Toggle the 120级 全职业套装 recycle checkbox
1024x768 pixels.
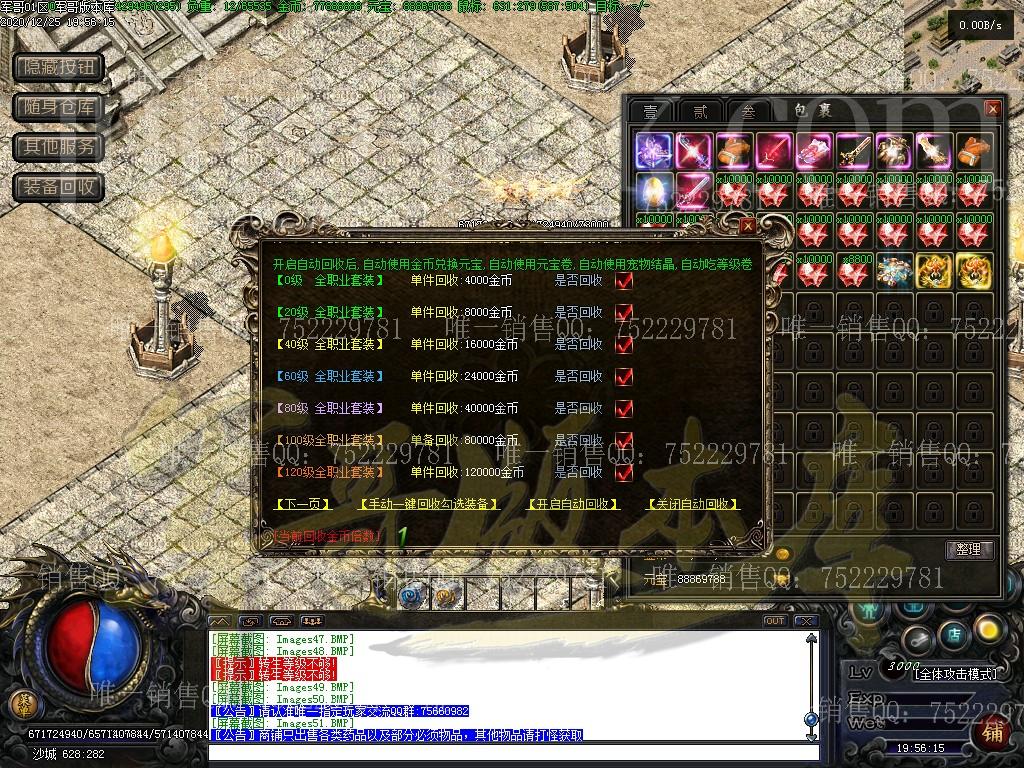click(x=624, y=472)
